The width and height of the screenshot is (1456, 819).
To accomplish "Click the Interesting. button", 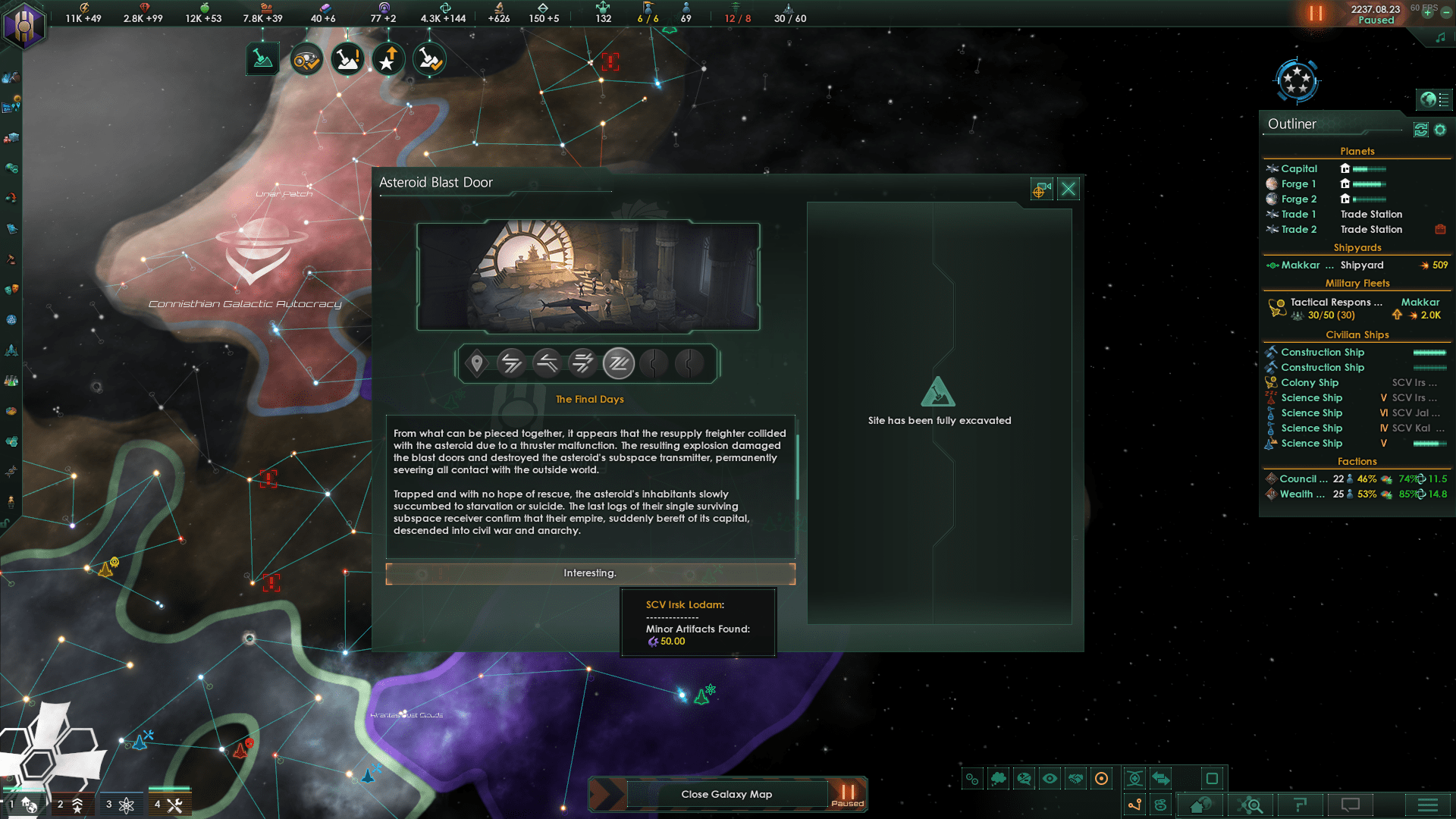I will tap(590, 573).
